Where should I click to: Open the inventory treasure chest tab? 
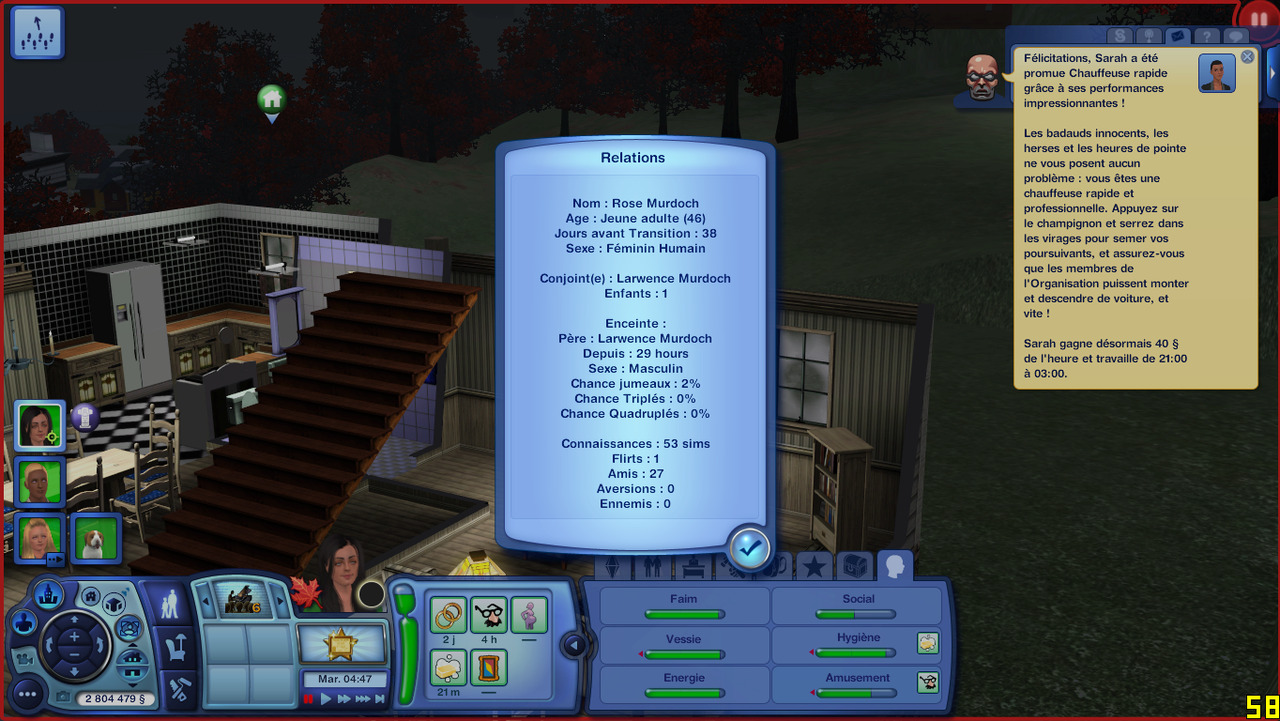point(853,567)
